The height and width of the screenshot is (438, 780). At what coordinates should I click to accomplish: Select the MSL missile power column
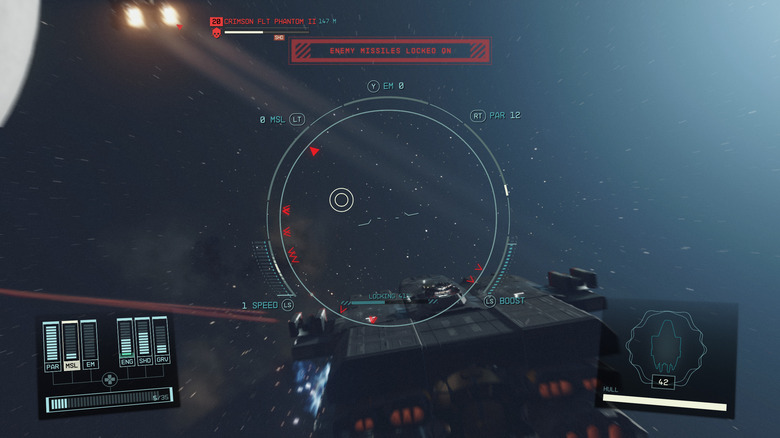pyautogui.click(x=71, y=344)
